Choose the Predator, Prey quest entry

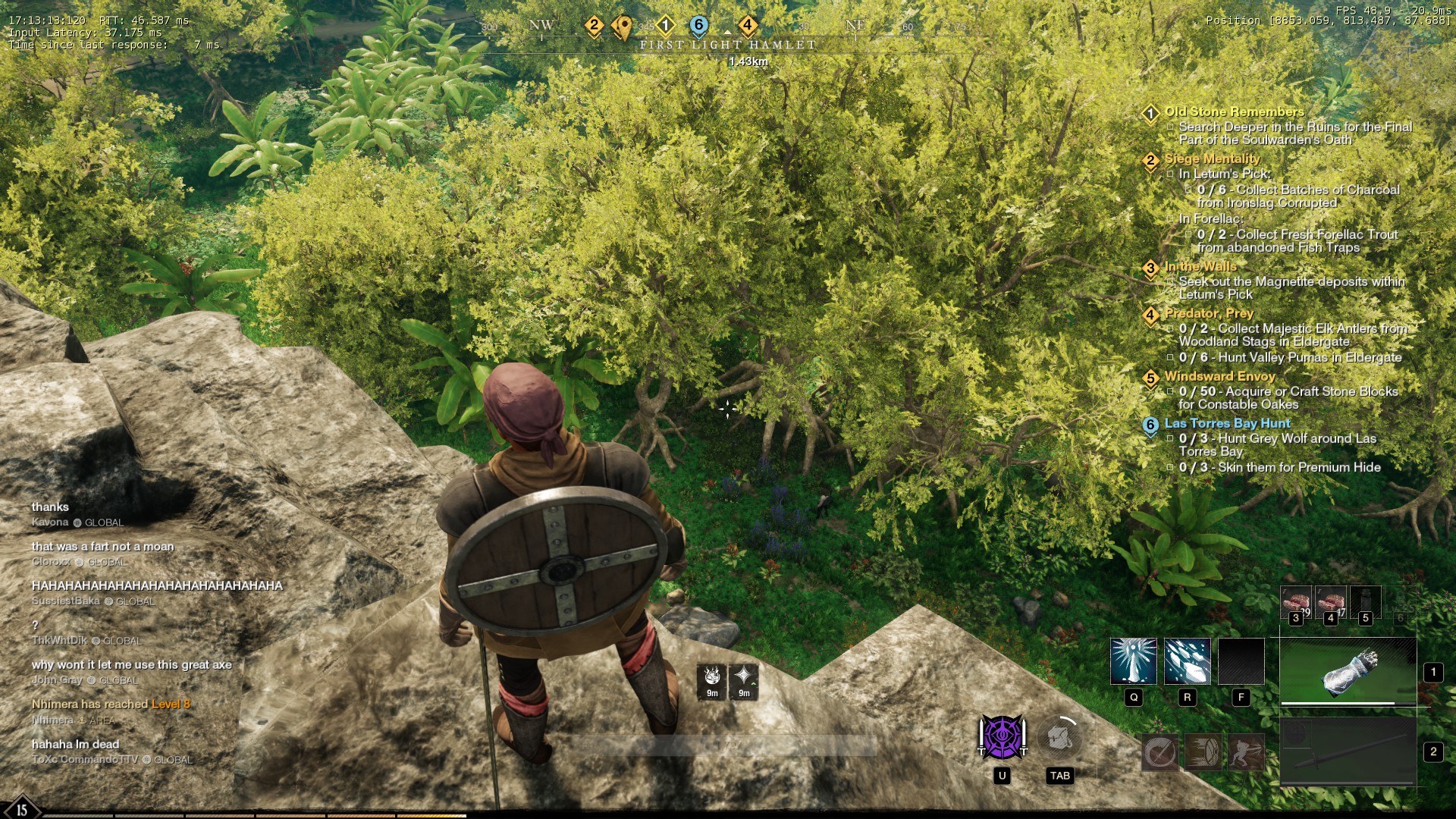tap(1209, 314)
